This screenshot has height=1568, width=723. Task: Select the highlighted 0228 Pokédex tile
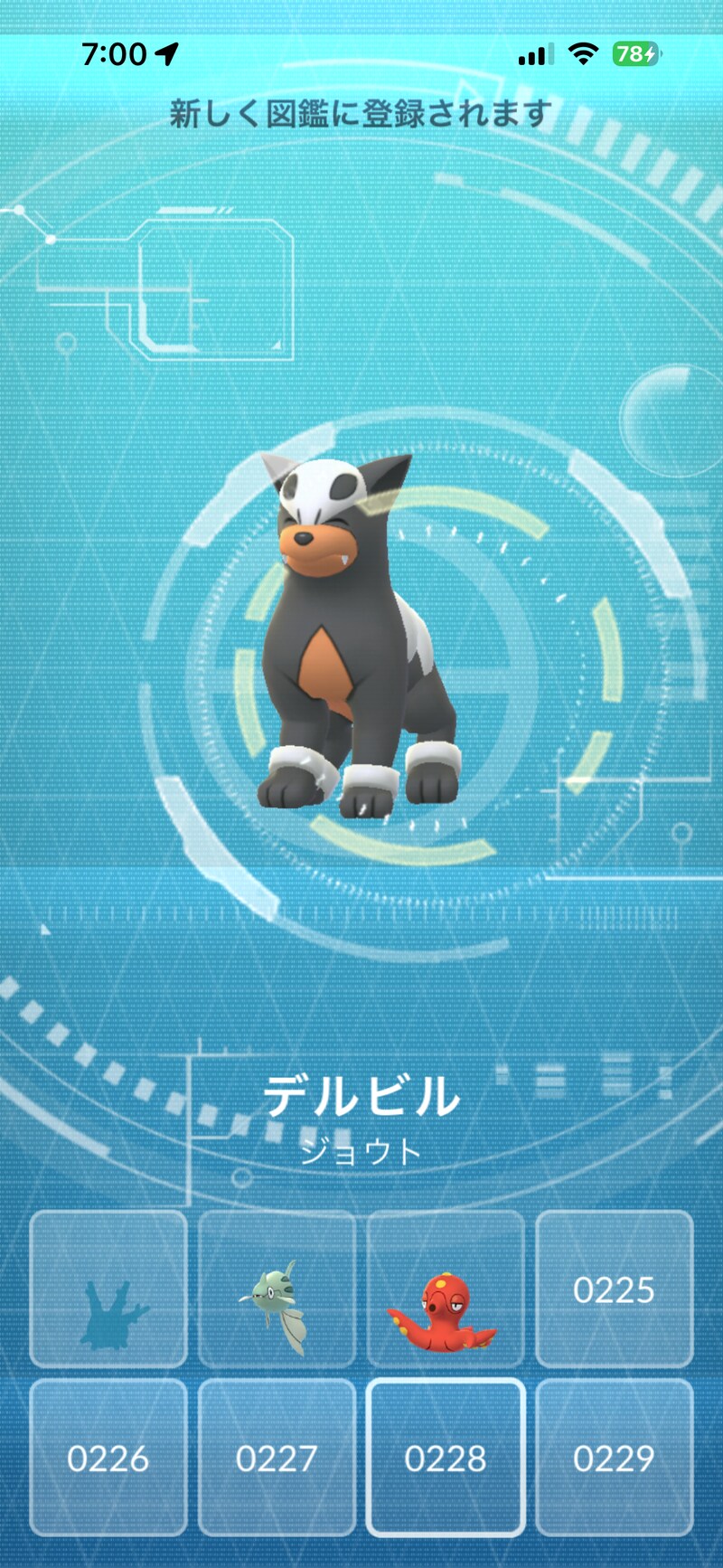(x=446, y=1457)
